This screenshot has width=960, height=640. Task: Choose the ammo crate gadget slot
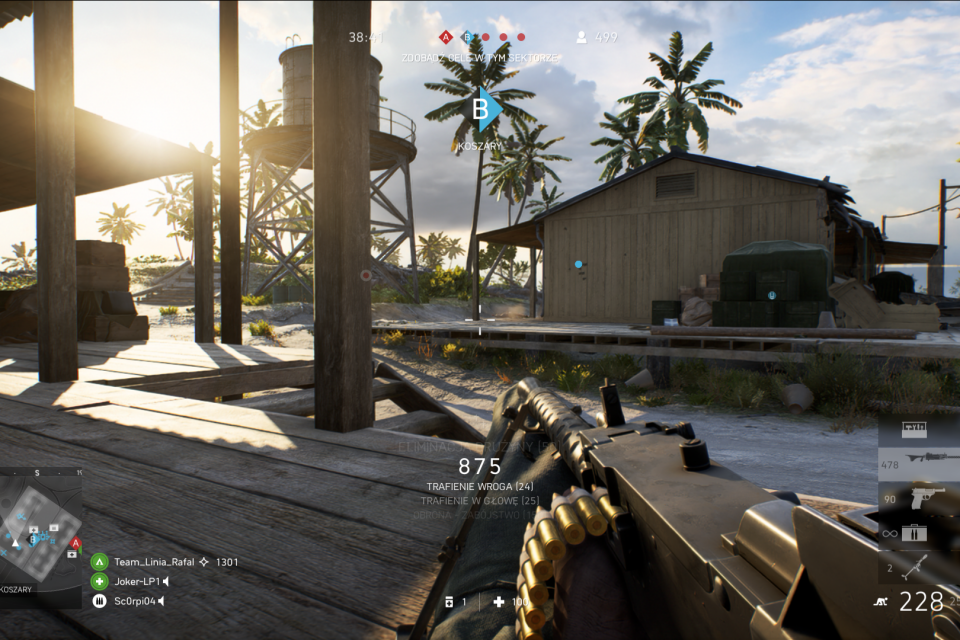coord(914,533)
